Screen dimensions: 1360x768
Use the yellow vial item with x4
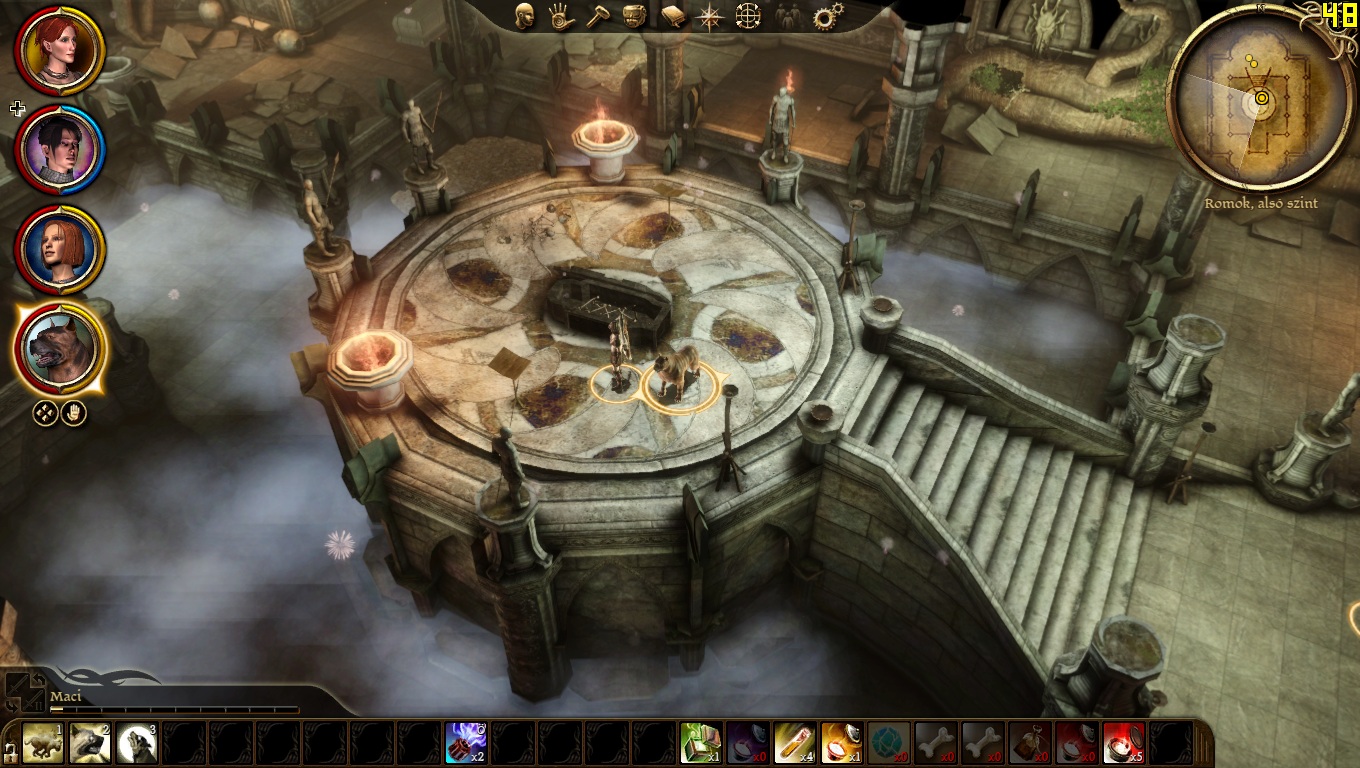794,743
